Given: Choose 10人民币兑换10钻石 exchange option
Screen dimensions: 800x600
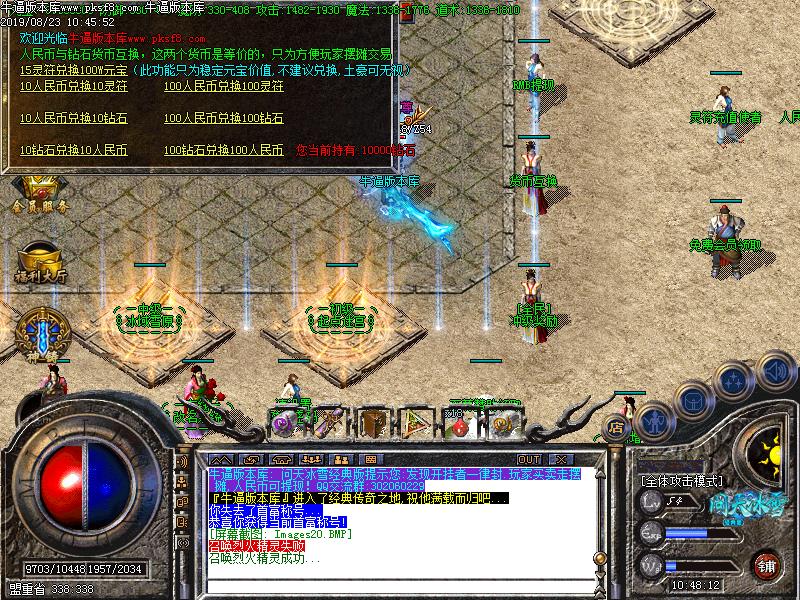Looking at the screenshot, I should 73,118.
